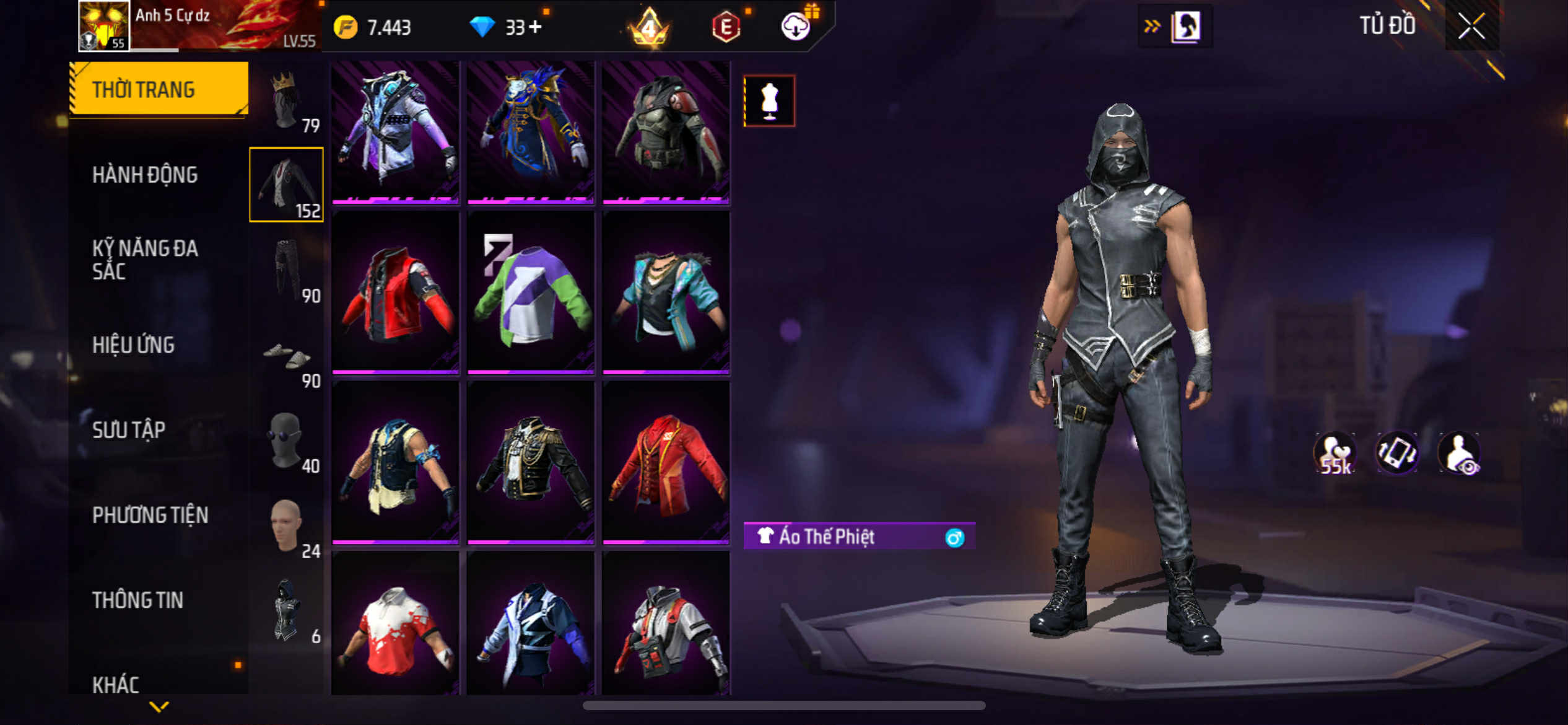Screen dimensions: 1568x725
Task: Select the Kỹ Năng Đa Sắc tab
Action: (145, 260)
